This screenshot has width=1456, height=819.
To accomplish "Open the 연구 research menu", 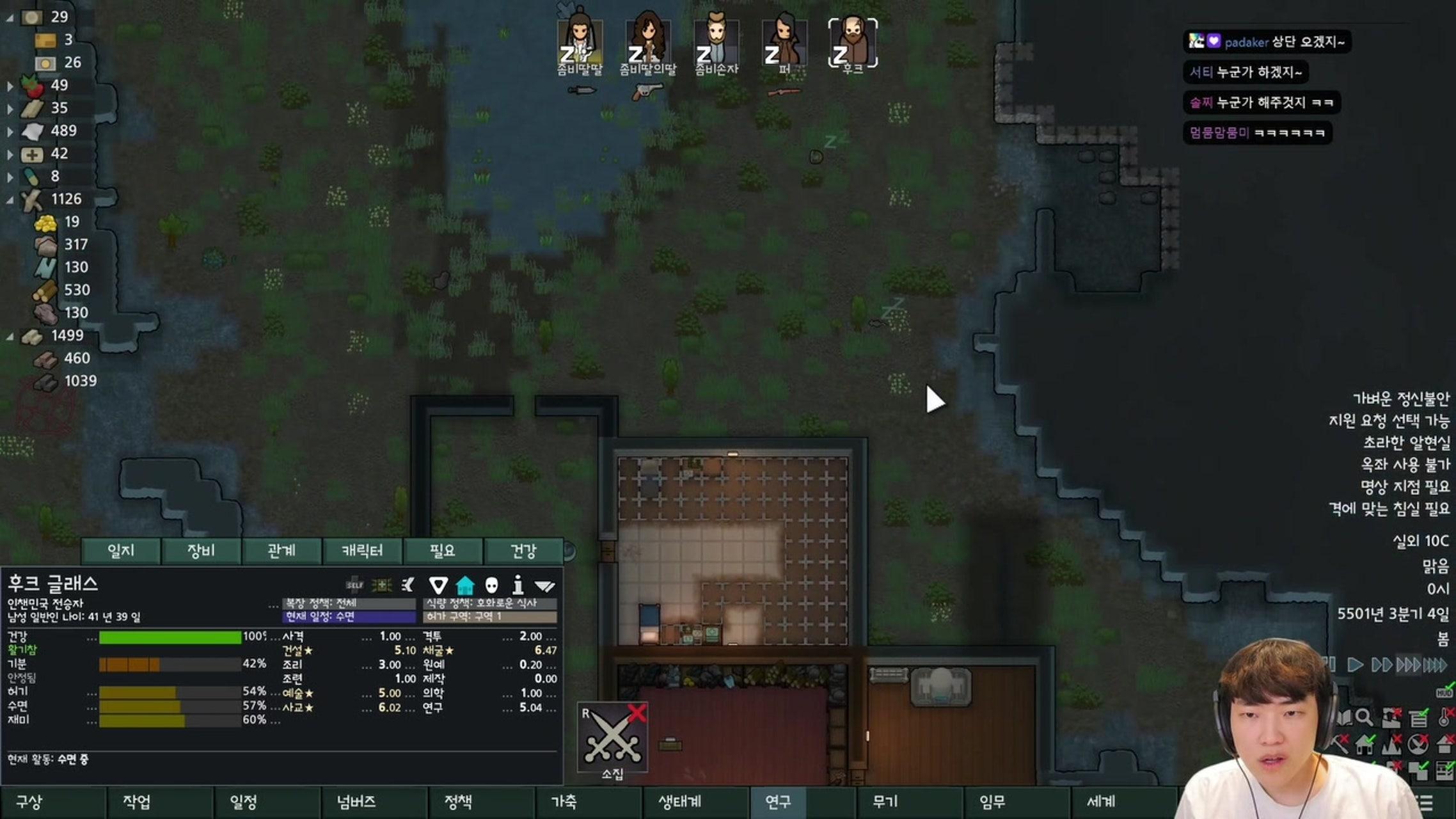I will [x=778, y=802].
